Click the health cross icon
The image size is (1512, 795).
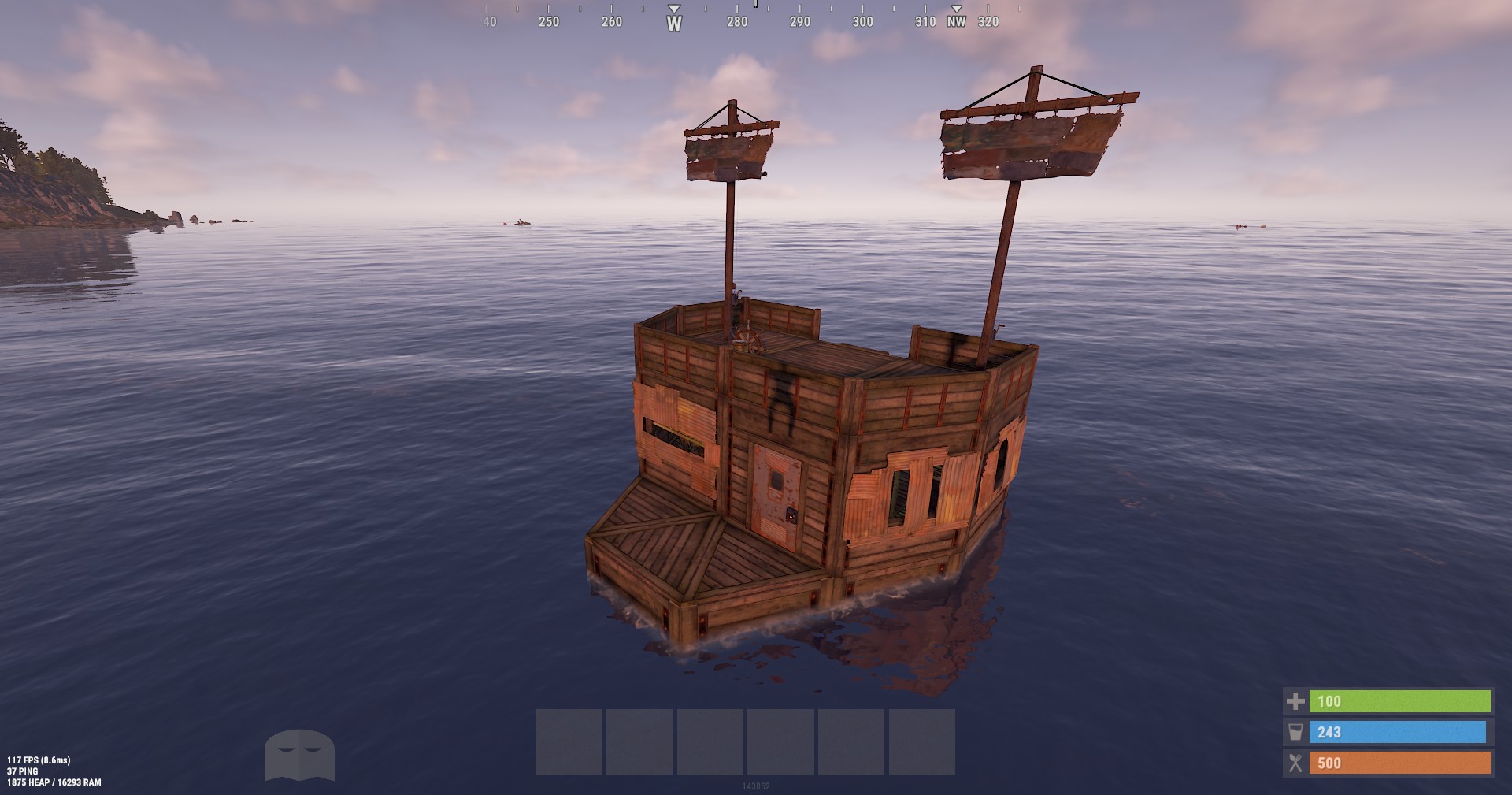pyautogui.click(x=1294, y=700)
